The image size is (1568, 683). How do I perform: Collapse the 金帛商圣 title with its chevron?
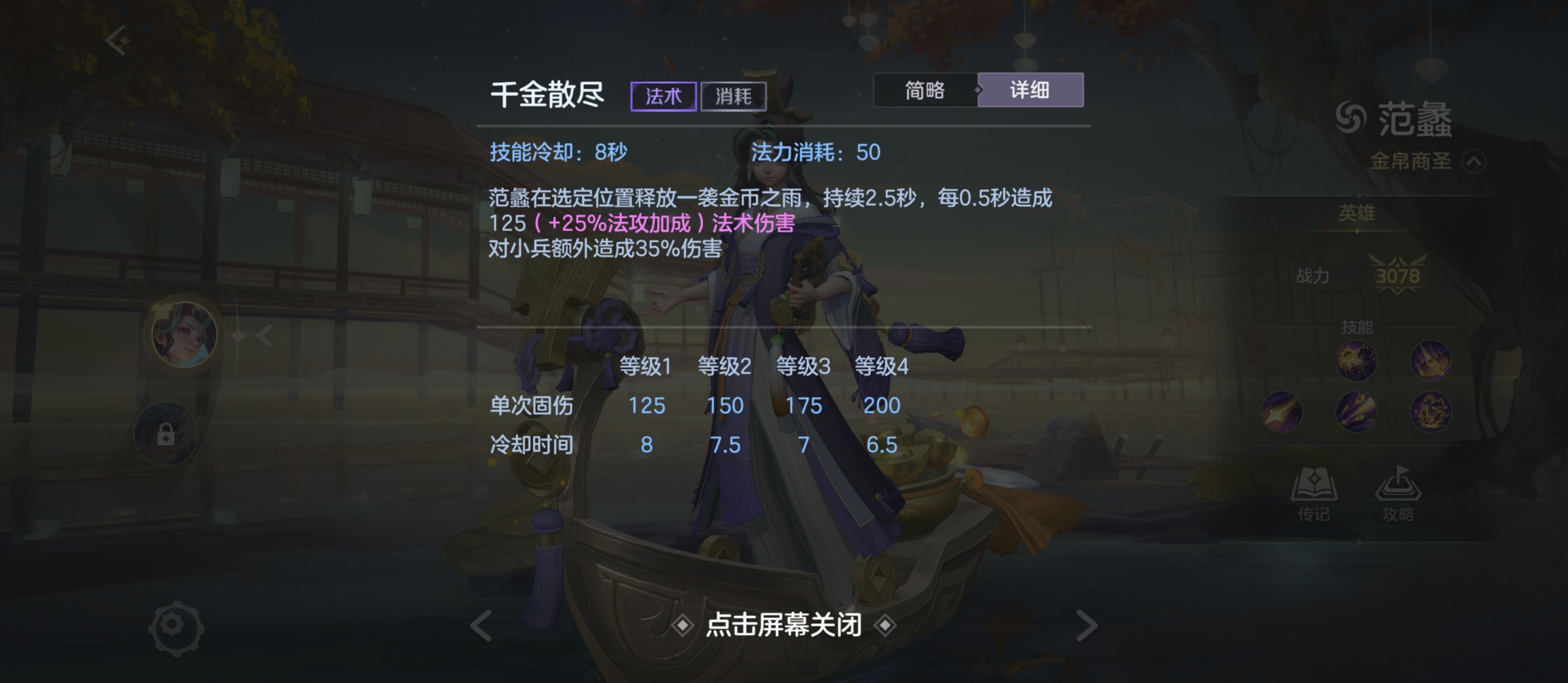(1474, 162)
